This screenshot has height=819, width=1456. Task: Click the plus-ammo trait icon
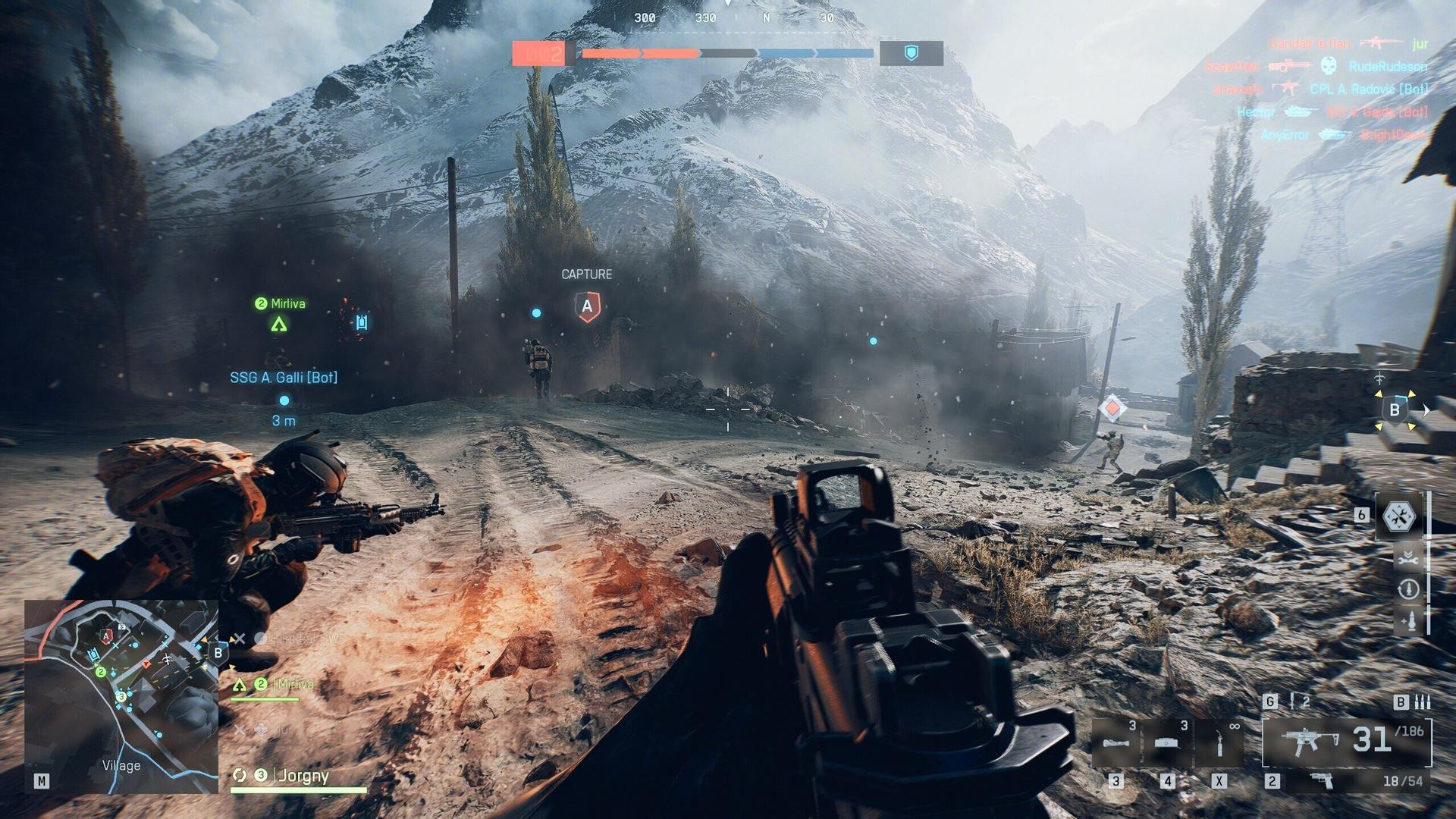pos(1408,622)
